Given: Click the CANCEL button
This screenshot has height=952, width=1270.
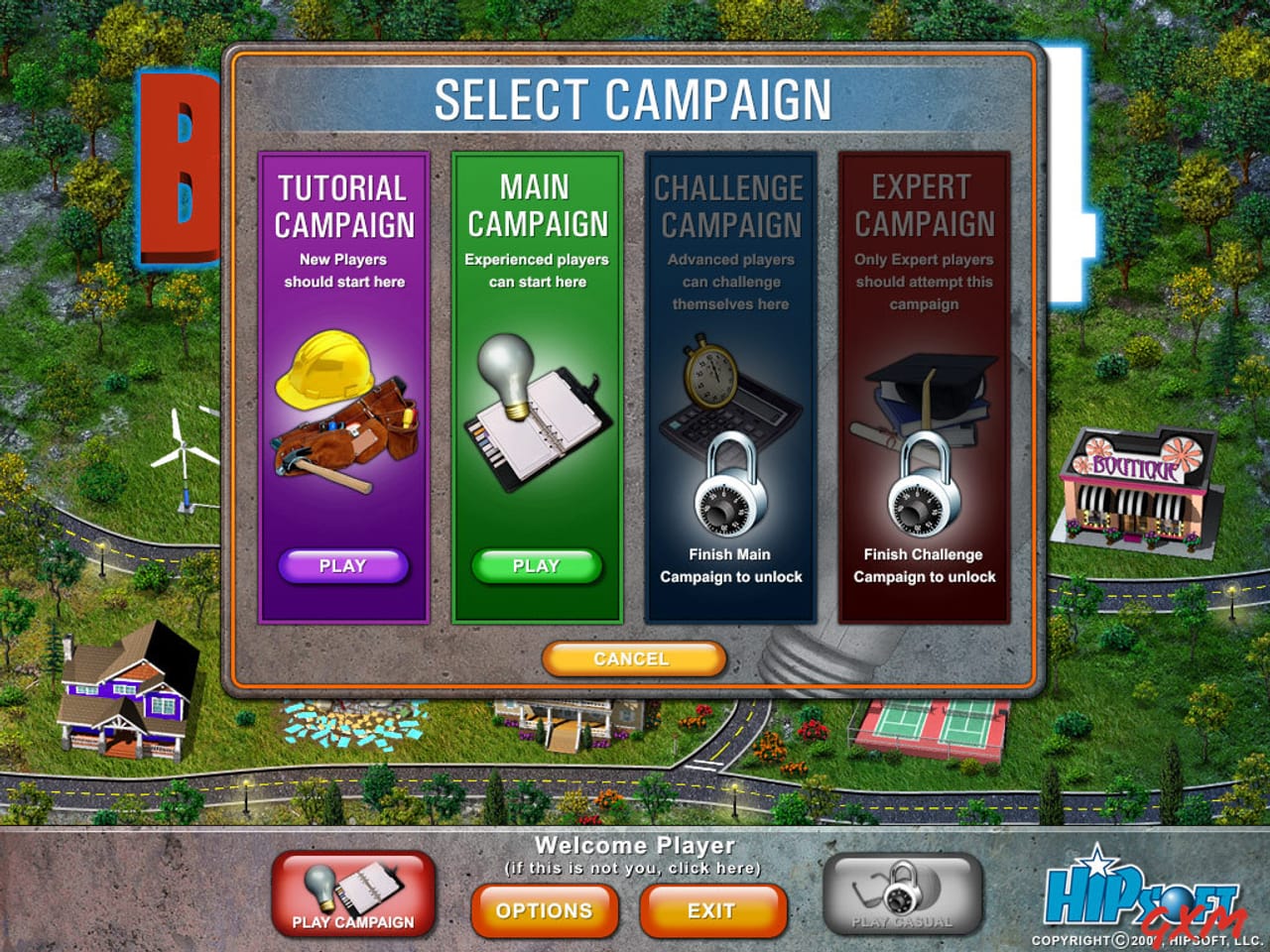Looking at the screenshot, I should [x=633, y=657].
